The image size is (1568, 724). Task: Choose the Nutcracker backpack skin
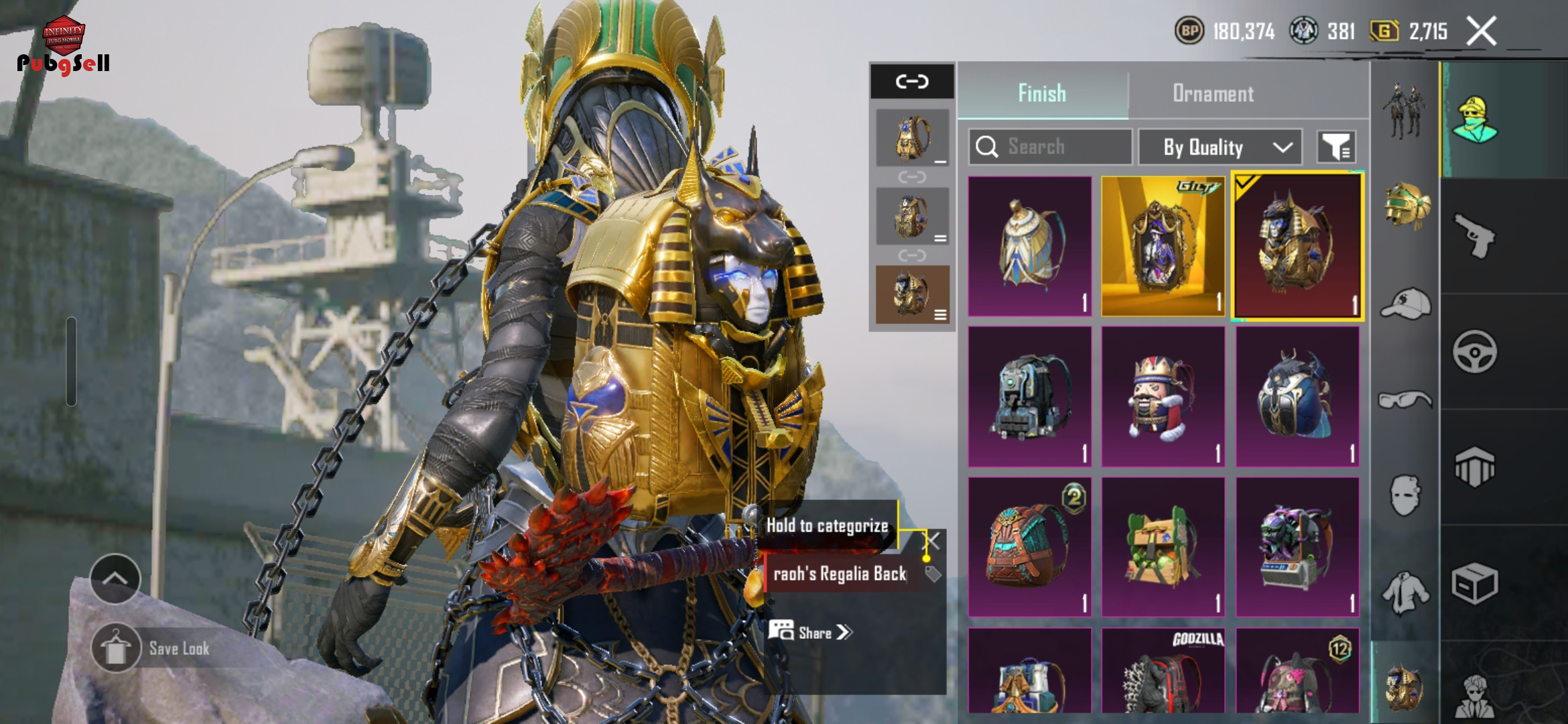[1163, 397]
